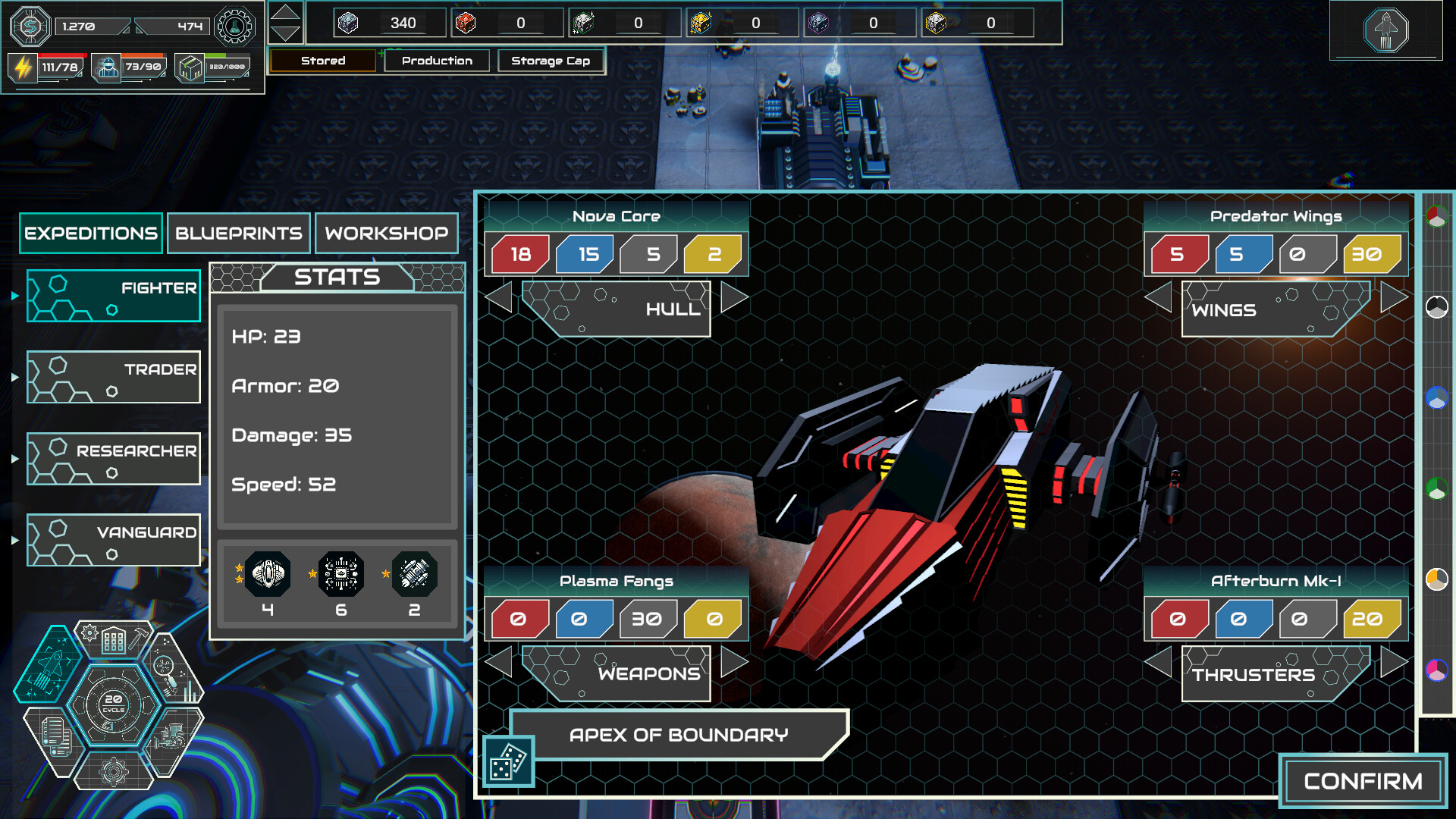Cycle to the previous Hull part

pyautogui.click(x=499, y=297)
